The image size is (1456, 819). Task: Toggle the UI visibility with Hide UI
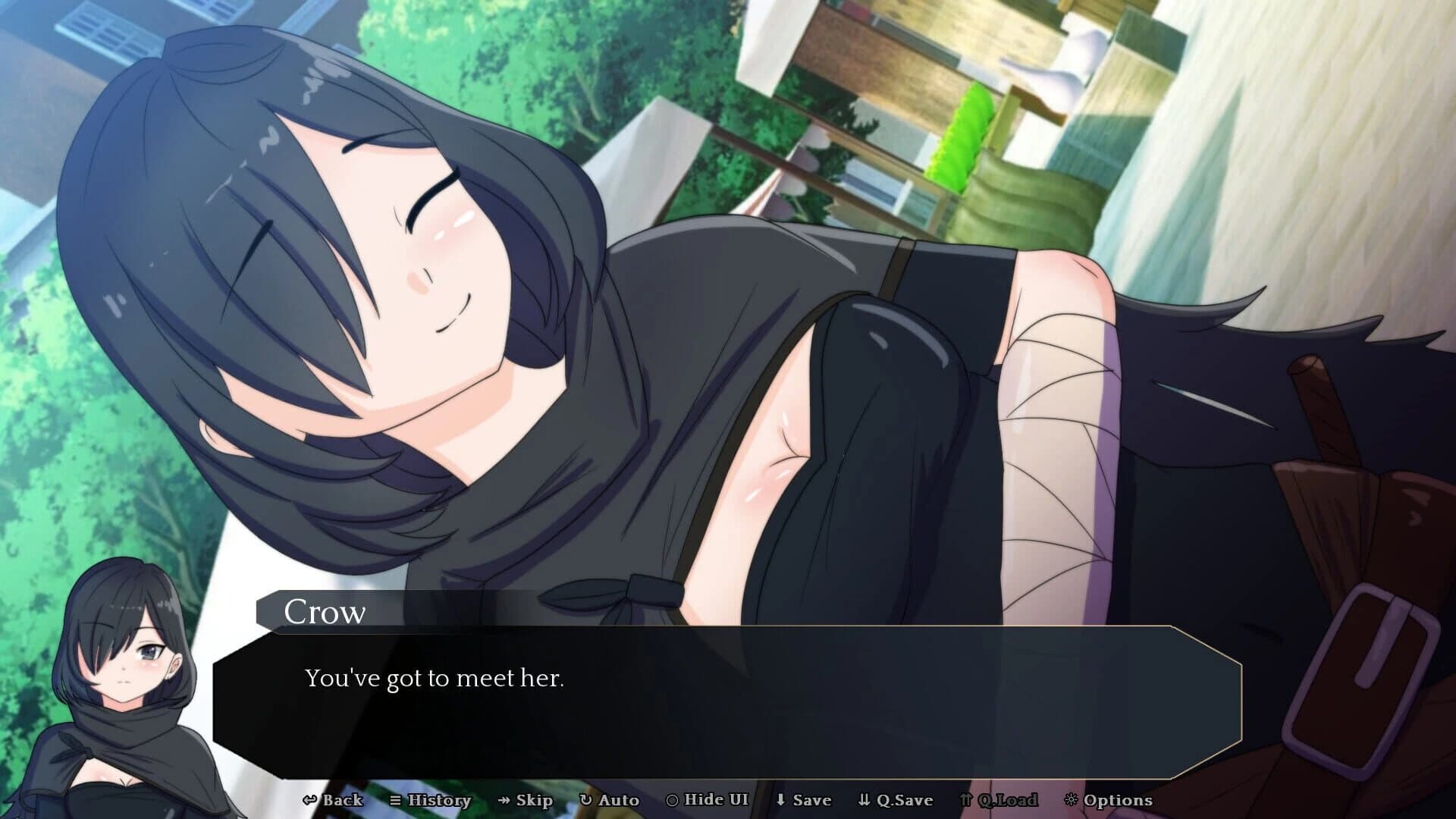(x=707, y=799)
